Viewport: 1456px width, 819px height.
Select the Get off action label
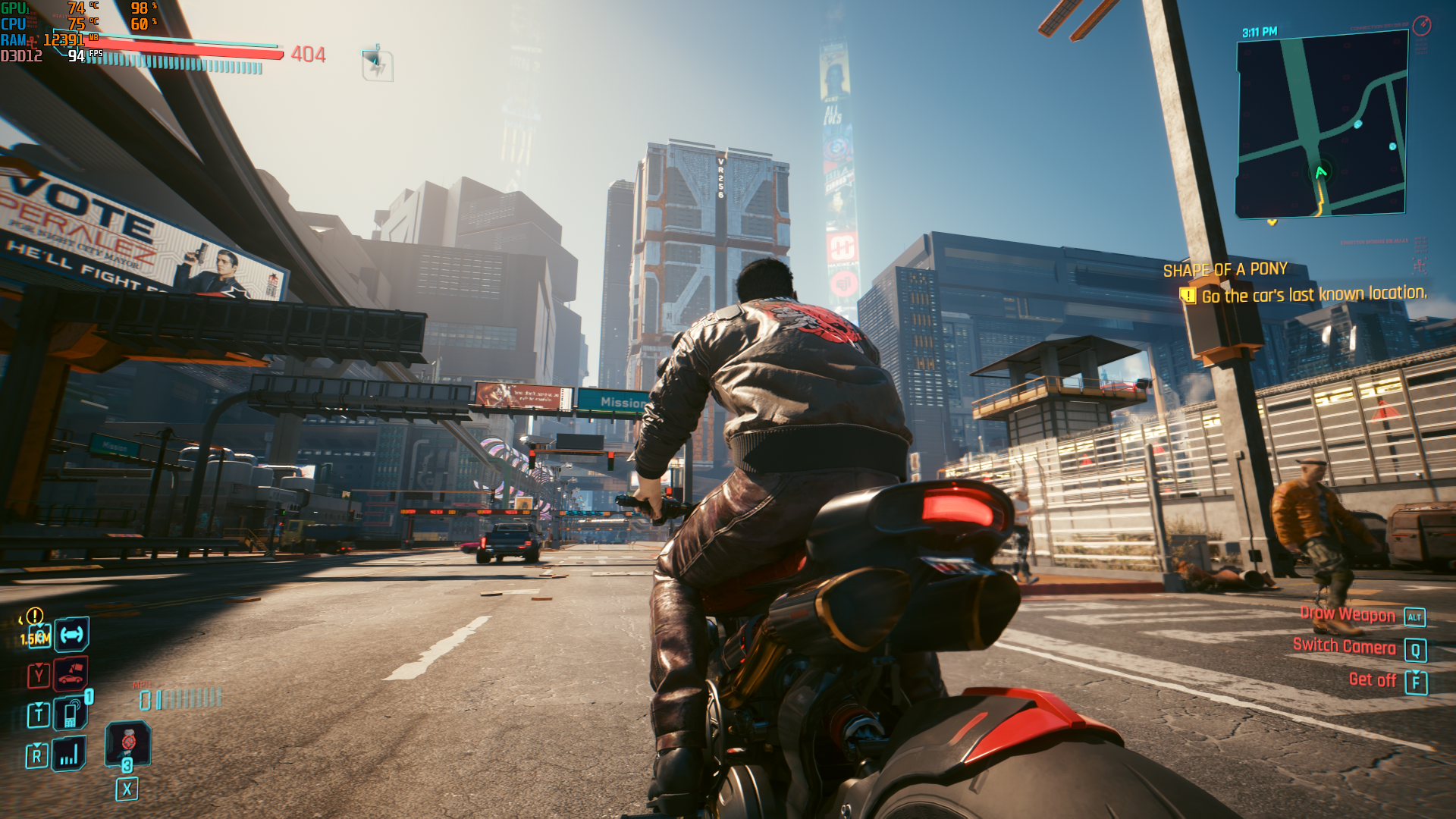click(x=1372, y=680)
